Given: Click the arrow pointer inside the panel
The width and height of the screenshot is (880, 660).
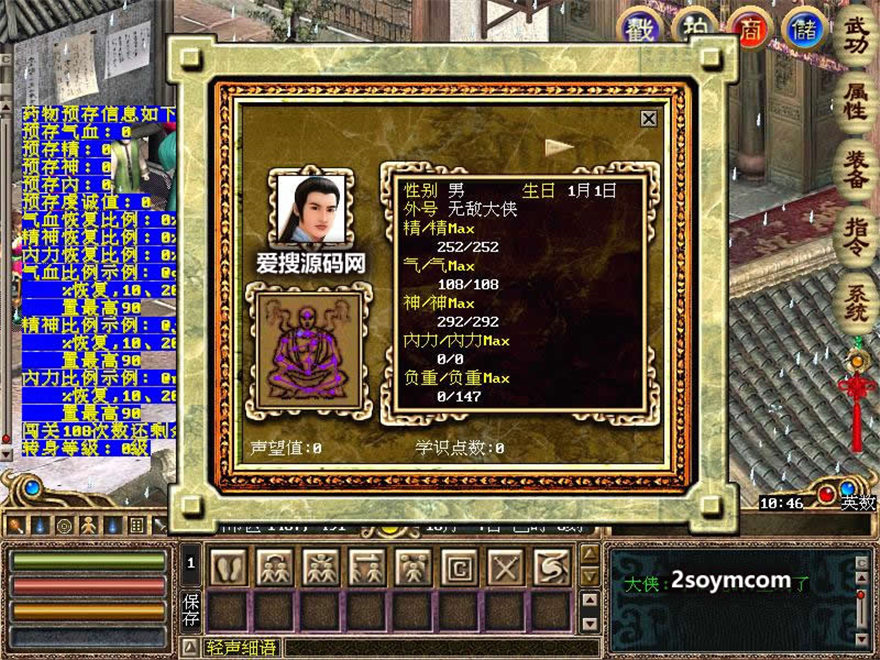Looking at the screenshot, I should 559,147.
